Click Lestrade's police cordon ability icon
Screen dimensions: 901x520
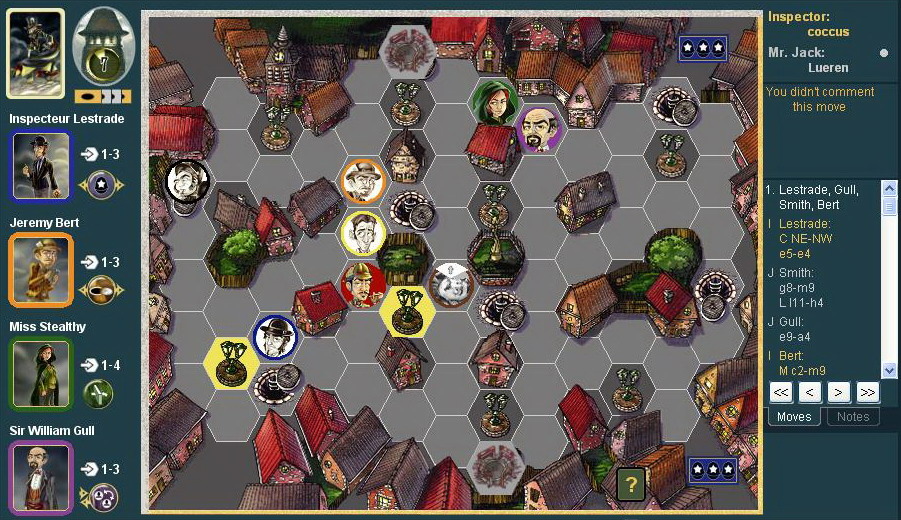click(x=100, y=184)
